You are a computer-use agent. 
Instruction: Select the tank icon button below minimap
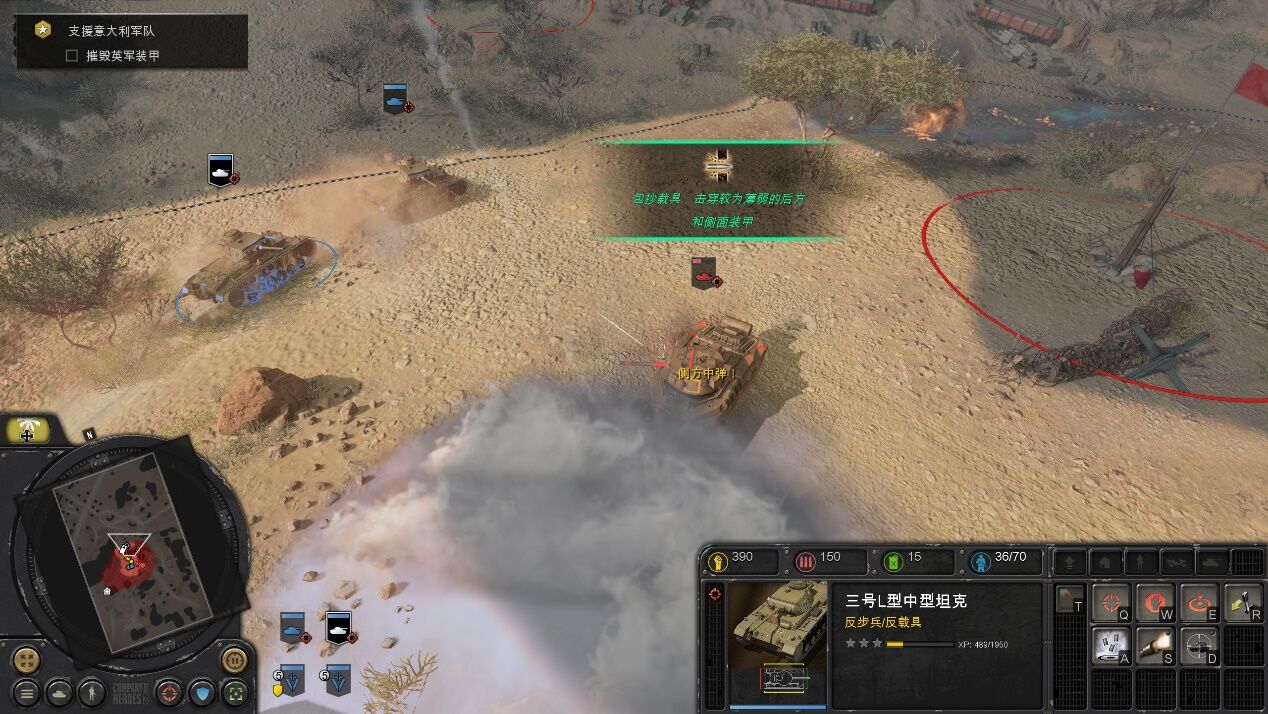pos(60,692)
